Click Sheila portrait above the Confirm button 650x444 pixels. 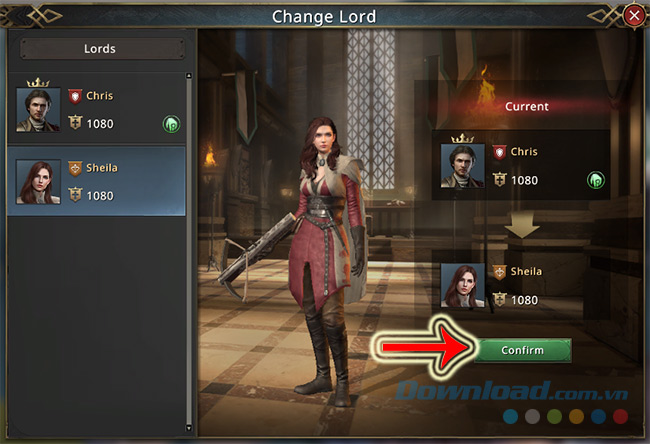[462, 285]
